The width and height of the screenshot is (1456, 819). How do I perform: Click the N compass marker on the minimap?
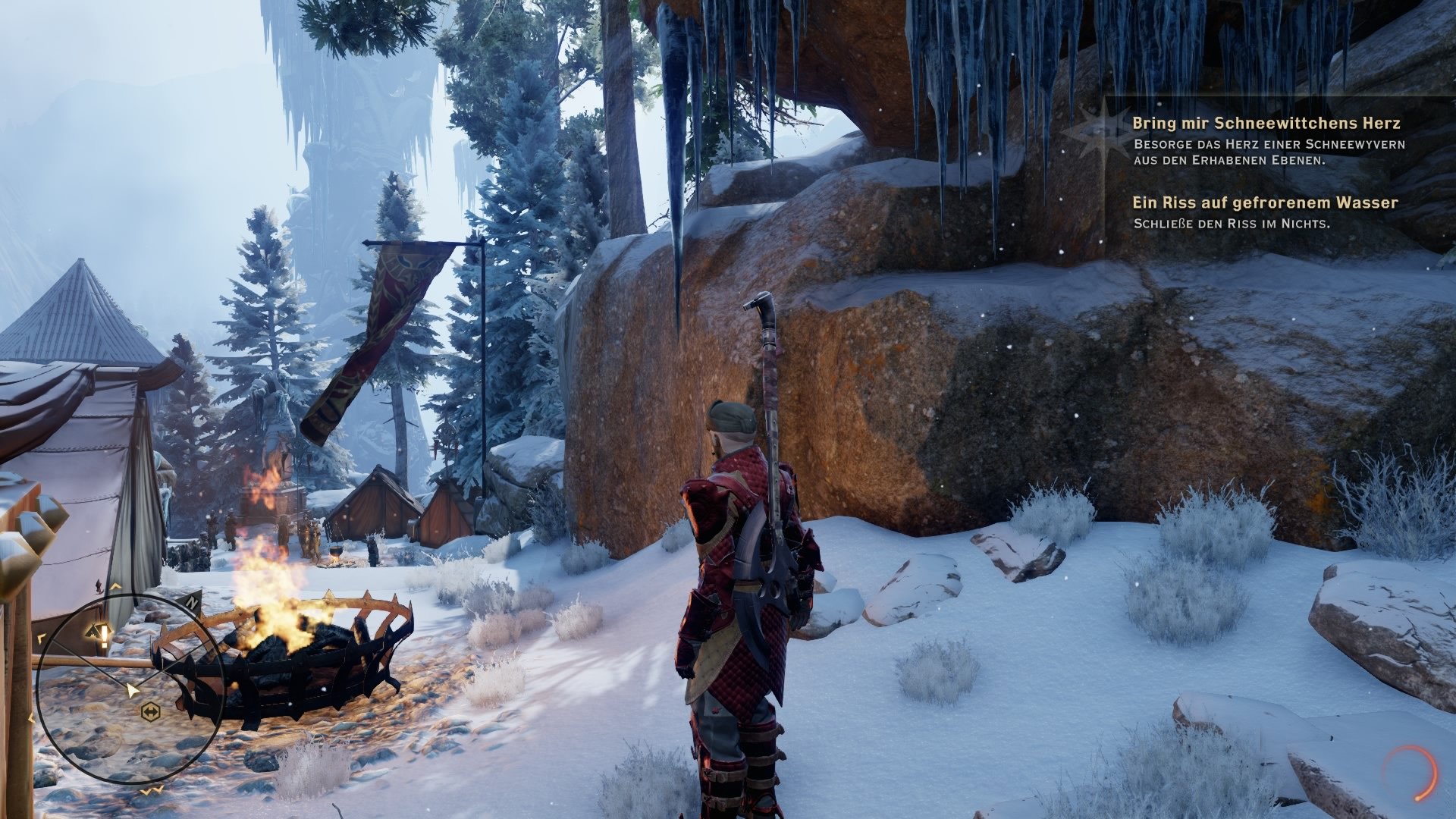[x=192, y=601]
